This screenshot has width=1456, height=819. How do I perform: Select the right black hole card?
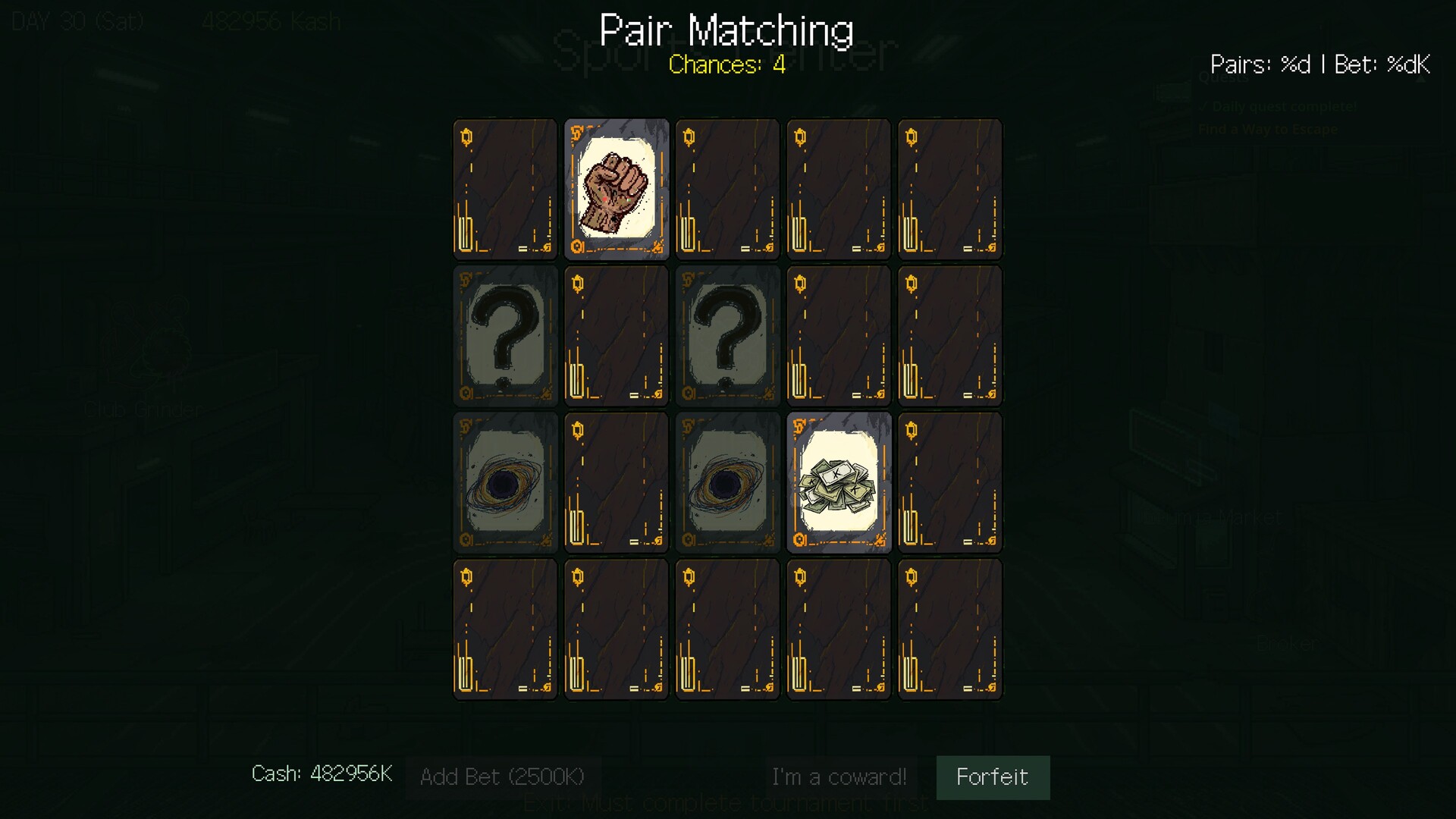727,482
